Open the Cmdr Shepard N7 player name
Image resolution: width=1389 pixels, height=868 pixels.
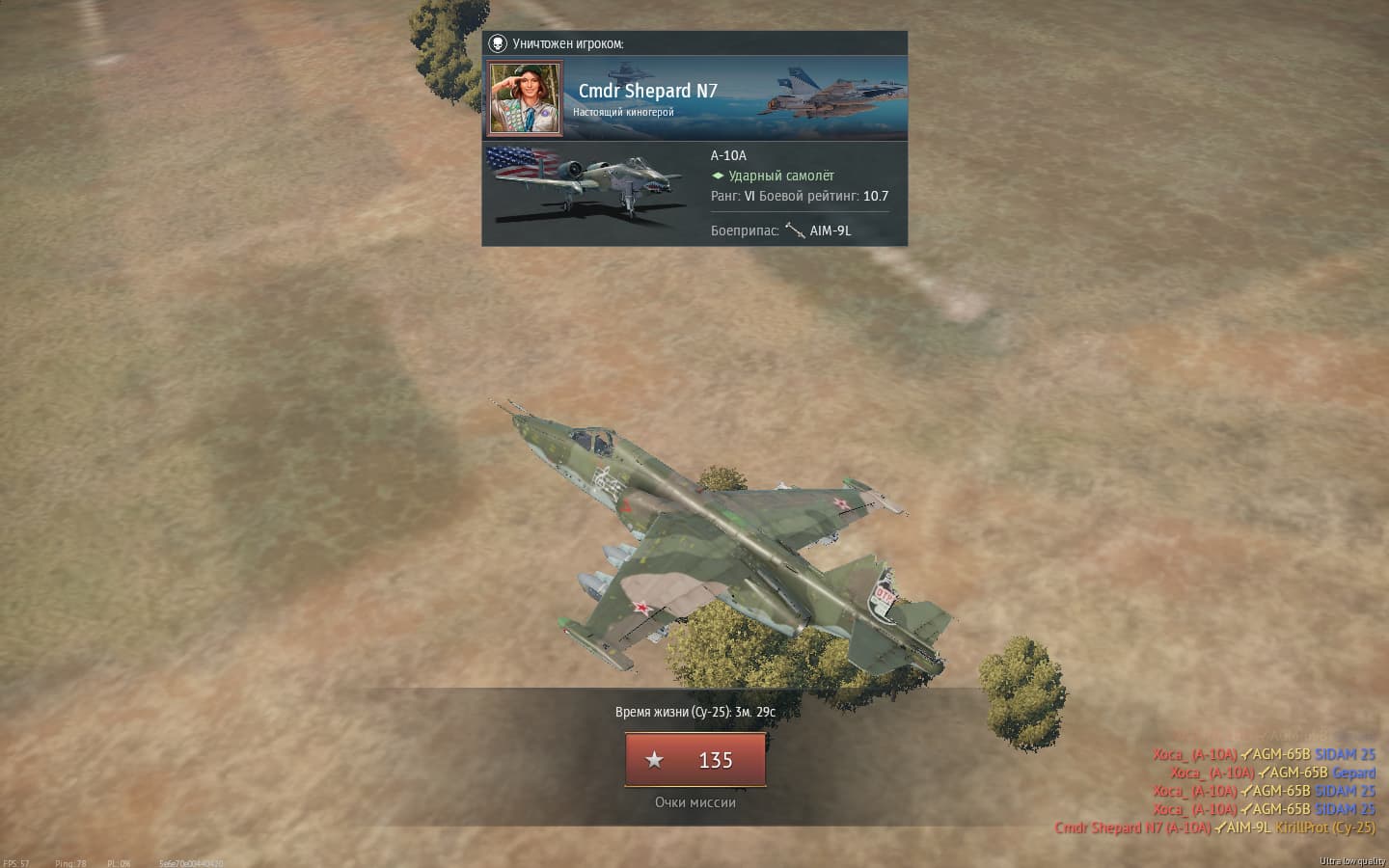click(647, 91)
